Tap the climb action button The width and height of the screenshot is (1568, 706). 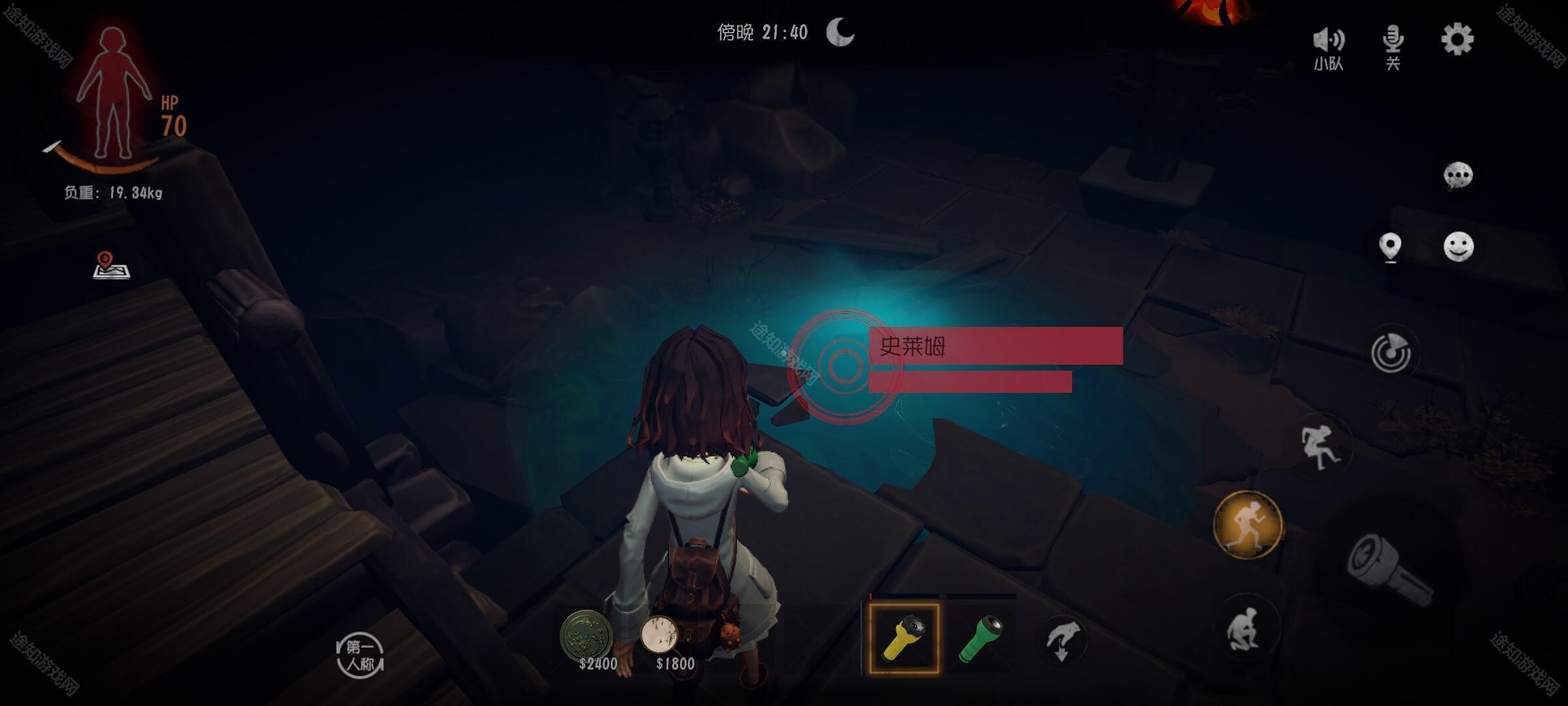tap(1319, 447)
